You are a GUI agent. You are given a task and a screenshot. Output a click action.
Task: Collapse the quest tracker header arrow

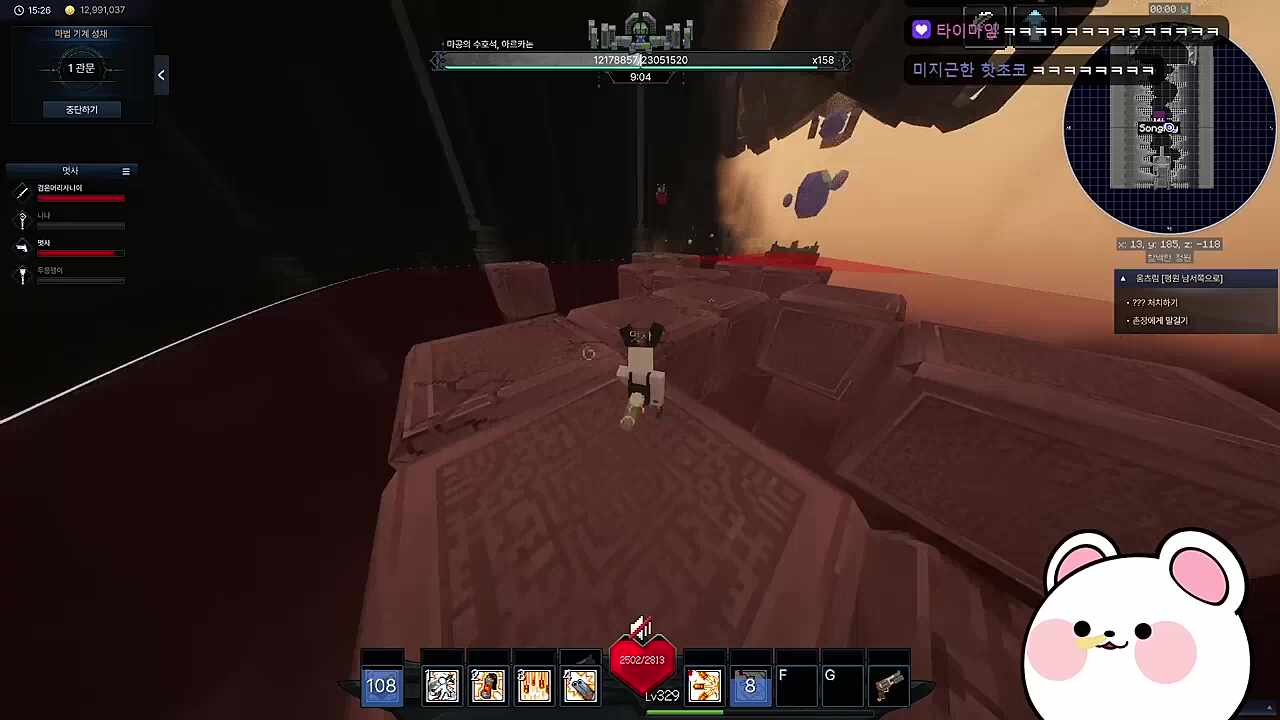(x=1123, y=279)
